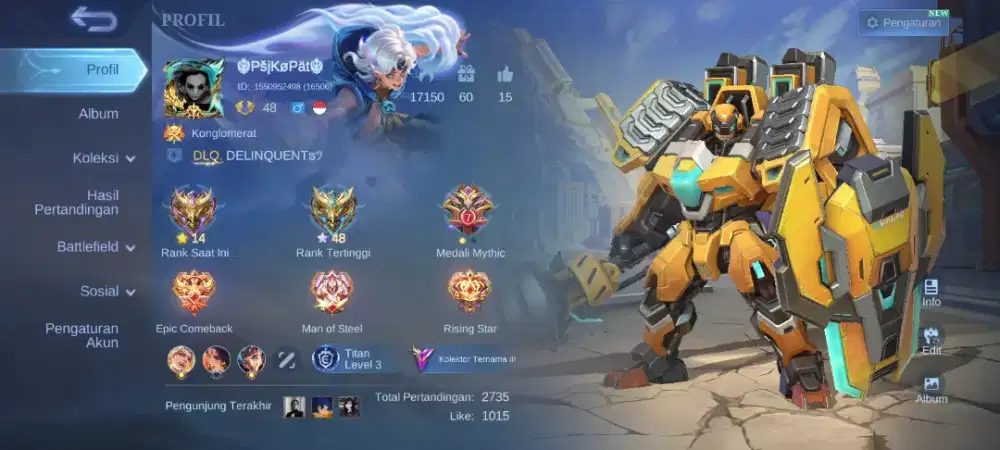This screenshot has height=450, width=1000.
Task: Show the Titan Level 3 badge
Action: [347, 358]
